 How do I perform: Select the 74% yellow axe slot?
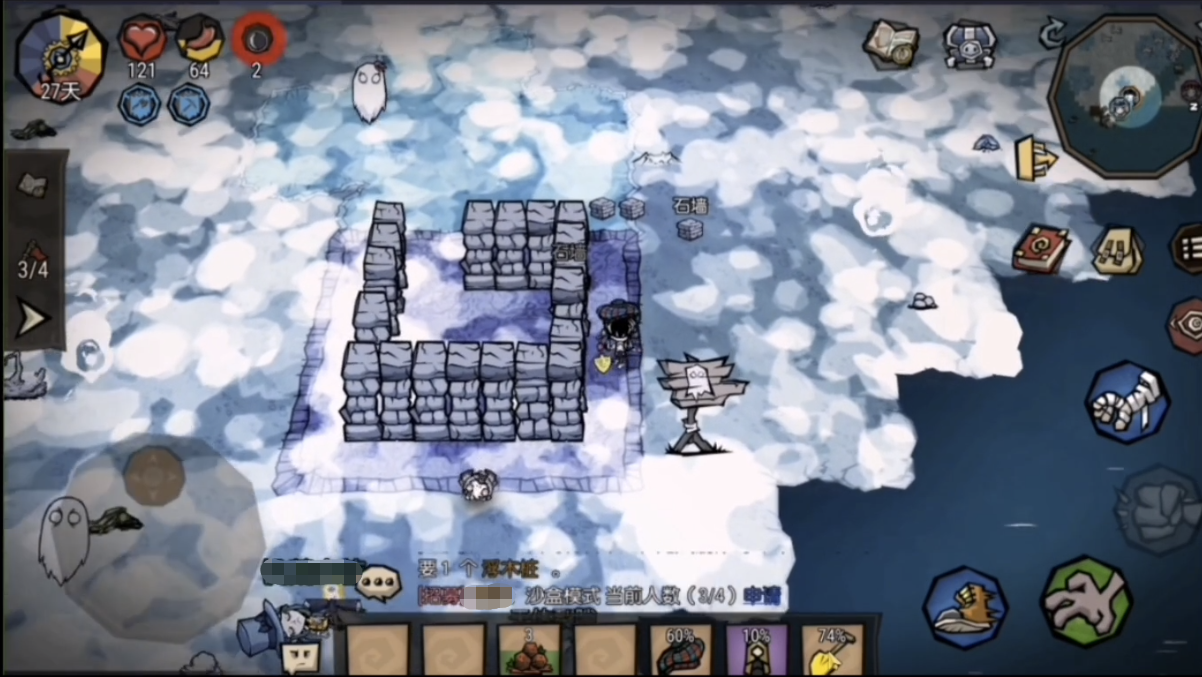pos(832,650)
